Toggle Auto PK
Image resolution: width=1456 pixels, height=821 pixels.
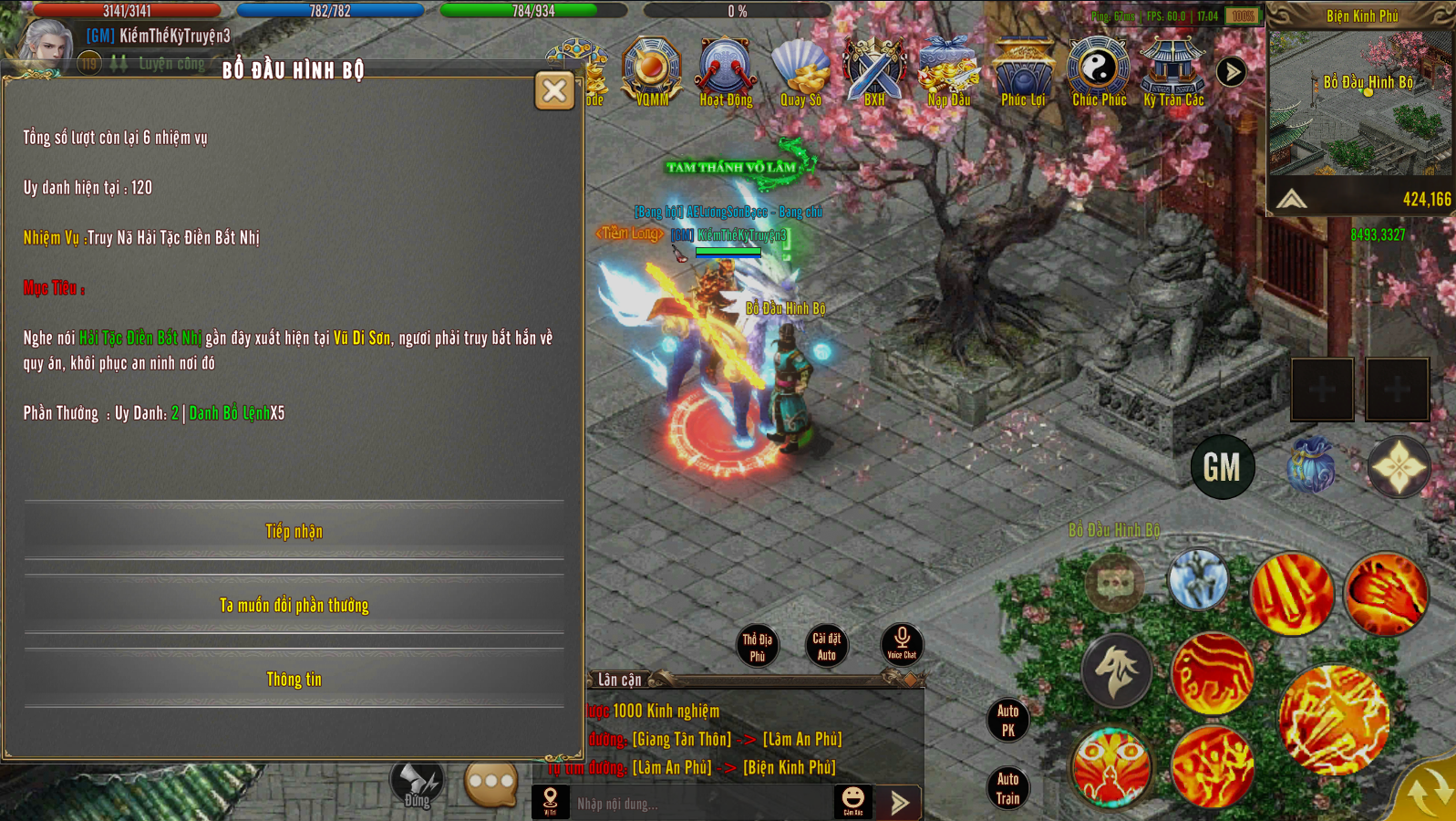click(1007, 720)
